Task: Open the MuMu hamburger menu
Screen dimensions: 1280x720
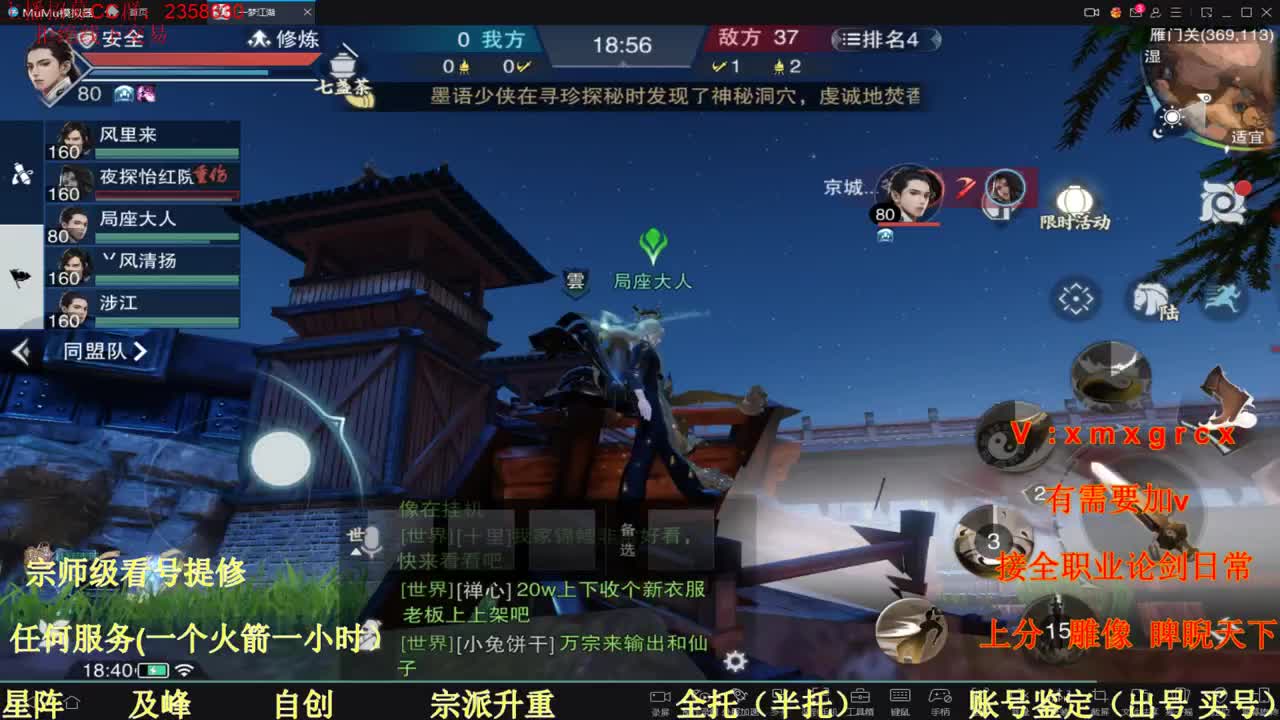Action: coord(1176,12)
